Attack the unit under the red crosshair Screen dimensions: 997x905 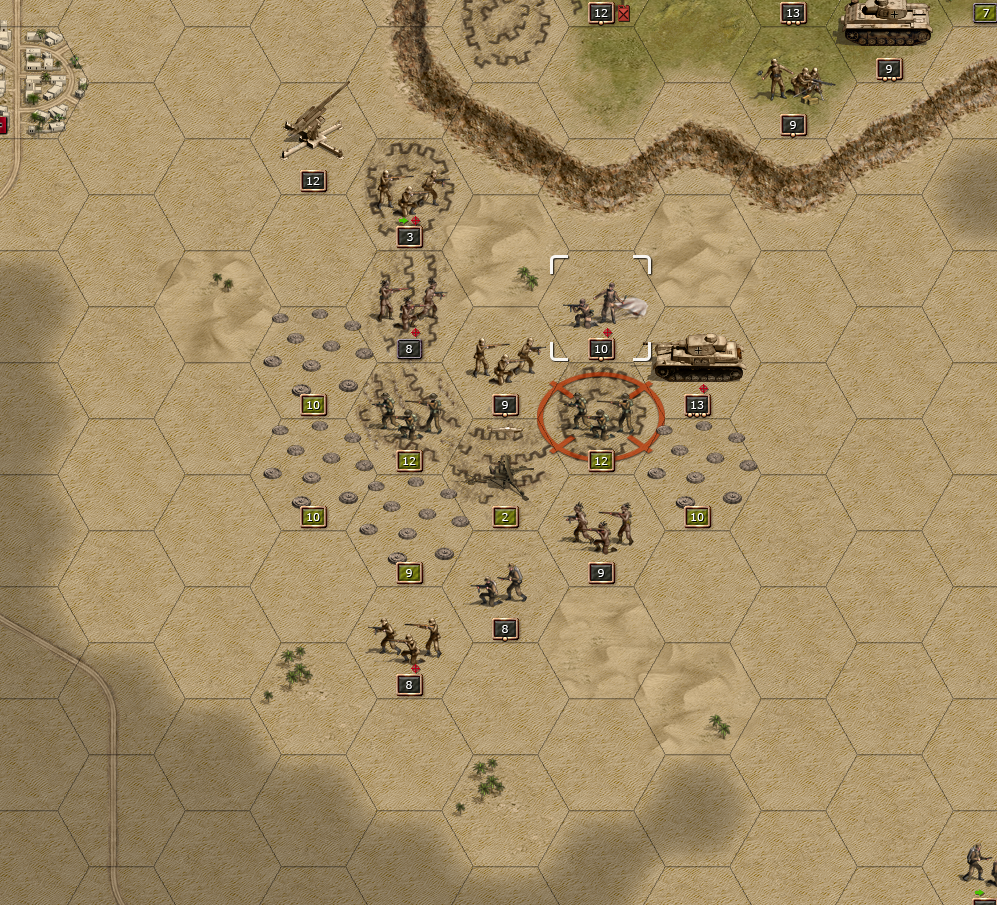click(x=600, y=417)
